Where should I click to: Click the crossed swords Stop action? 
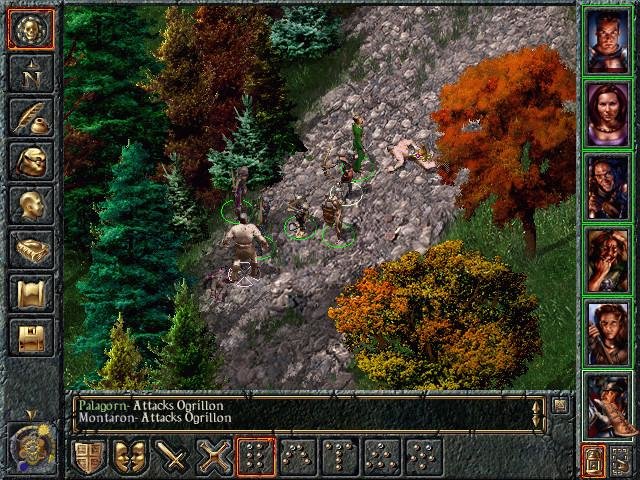(214, 457)
